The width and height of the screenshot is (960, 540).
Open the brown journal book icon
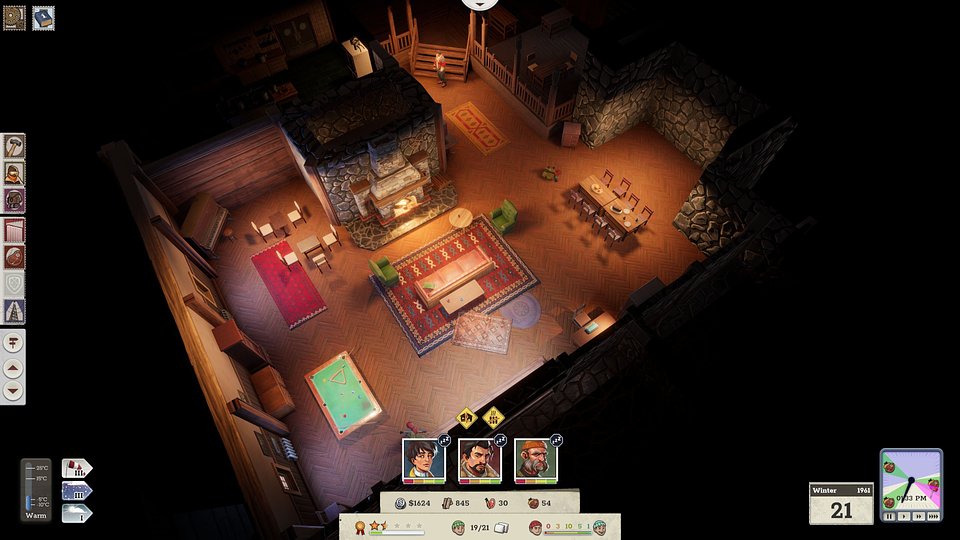click(14, 17)
